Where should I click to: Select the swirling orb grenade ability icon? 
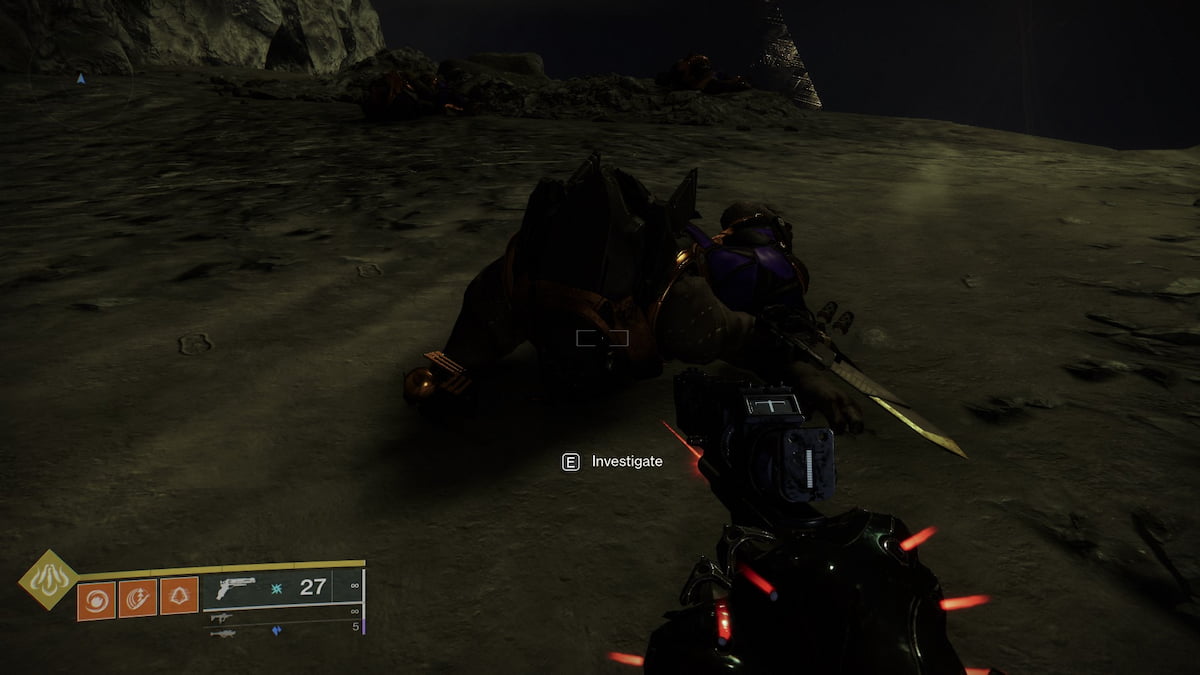coord(96,599)
